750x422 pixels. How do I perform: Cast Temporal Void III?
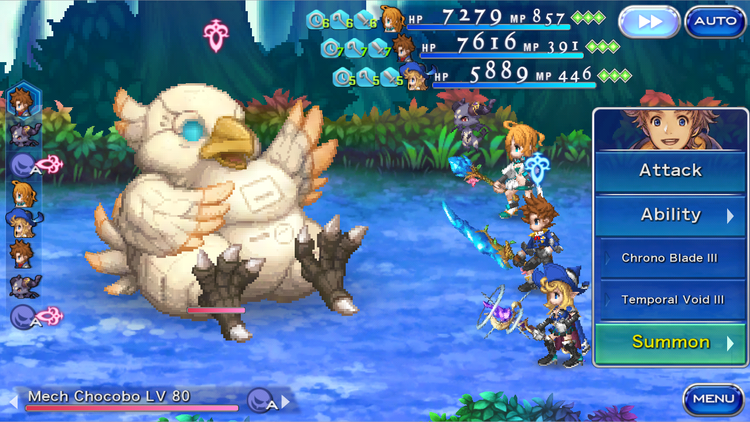[x=670, y=300]
